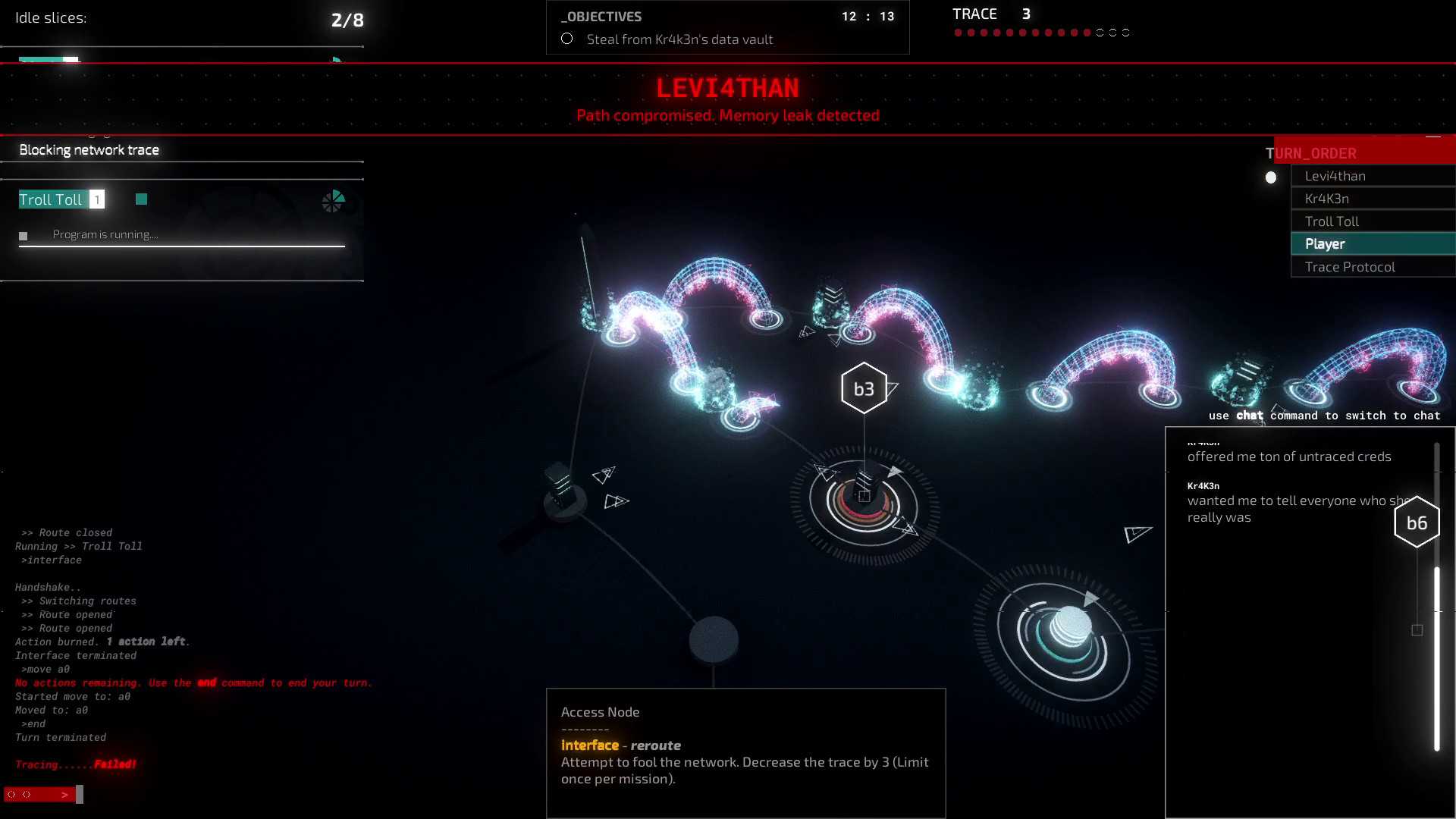Collapse the Blocking network trace section
The width and height of the screenshot is (1456, 819).
click(89, 149)
